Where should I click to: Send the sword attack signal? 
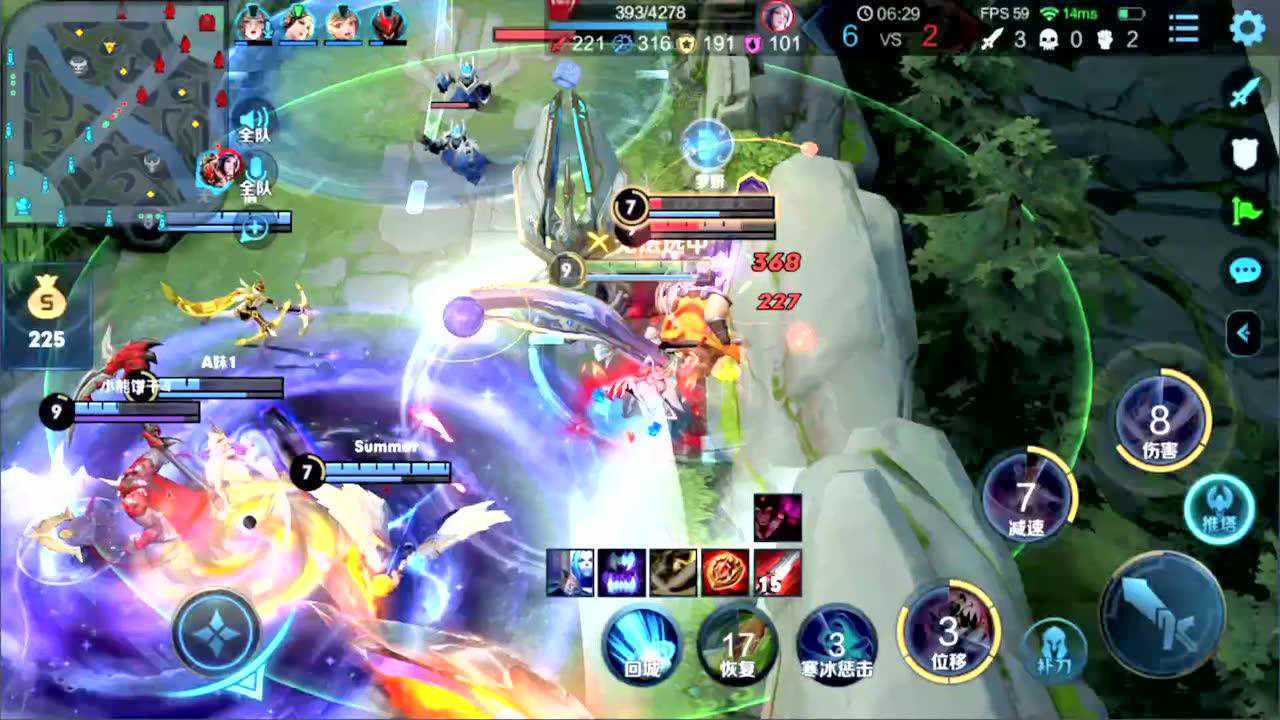(x=1246, y=93)
